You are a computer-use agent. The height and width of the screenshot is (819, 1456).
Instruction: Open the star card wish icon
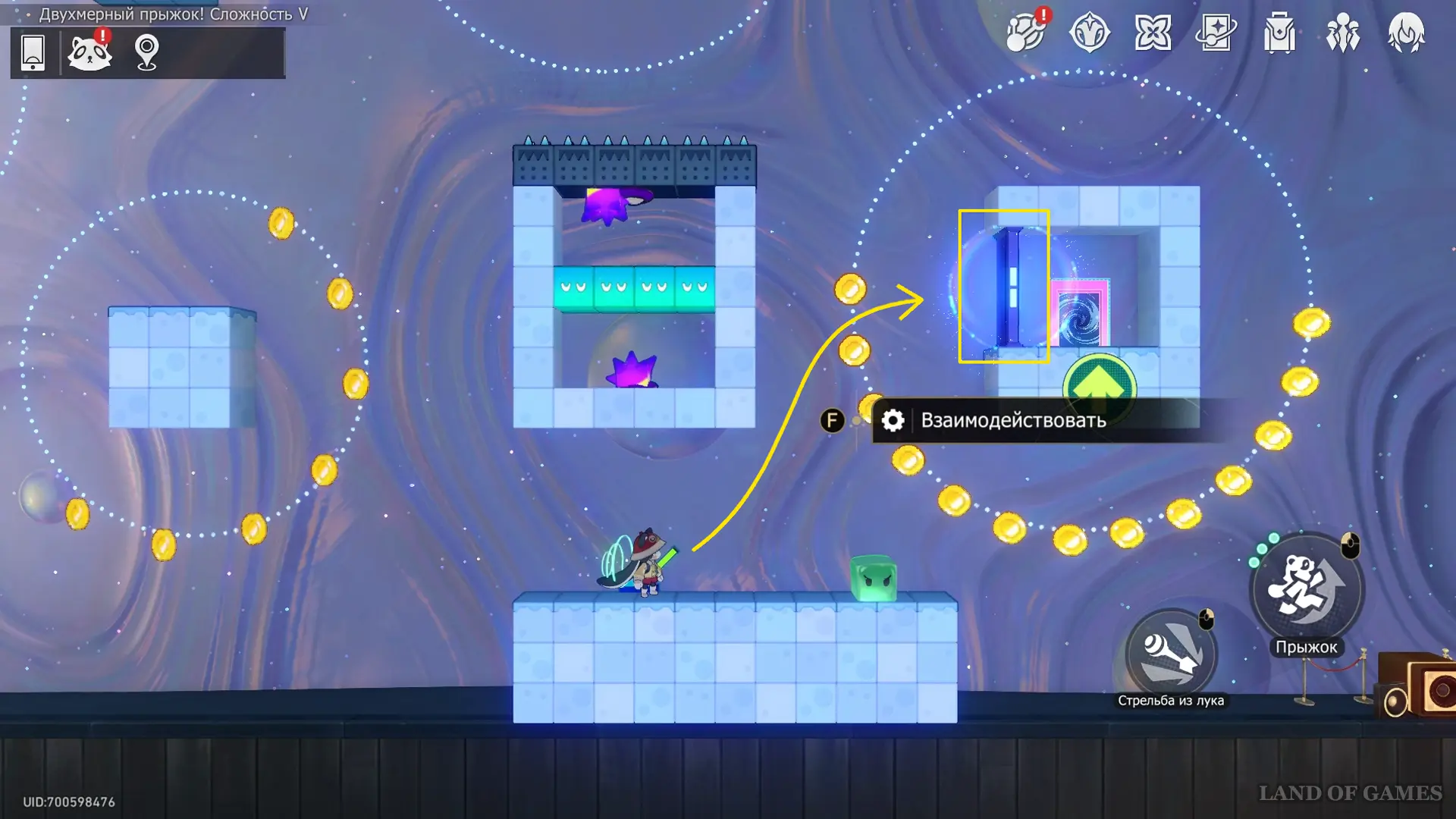(x=1216, y=33)
